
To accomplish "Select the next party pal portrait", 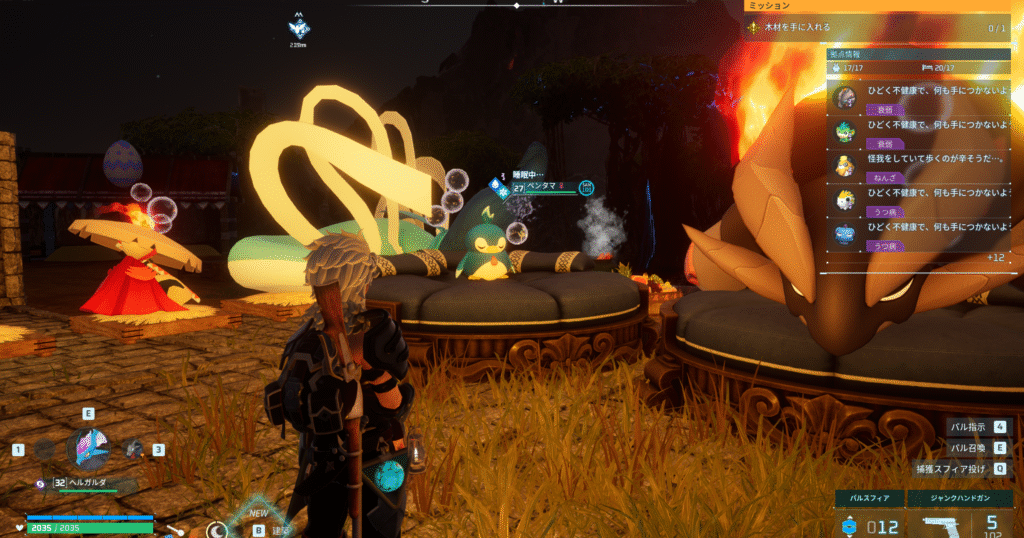I will coord(134,450).
